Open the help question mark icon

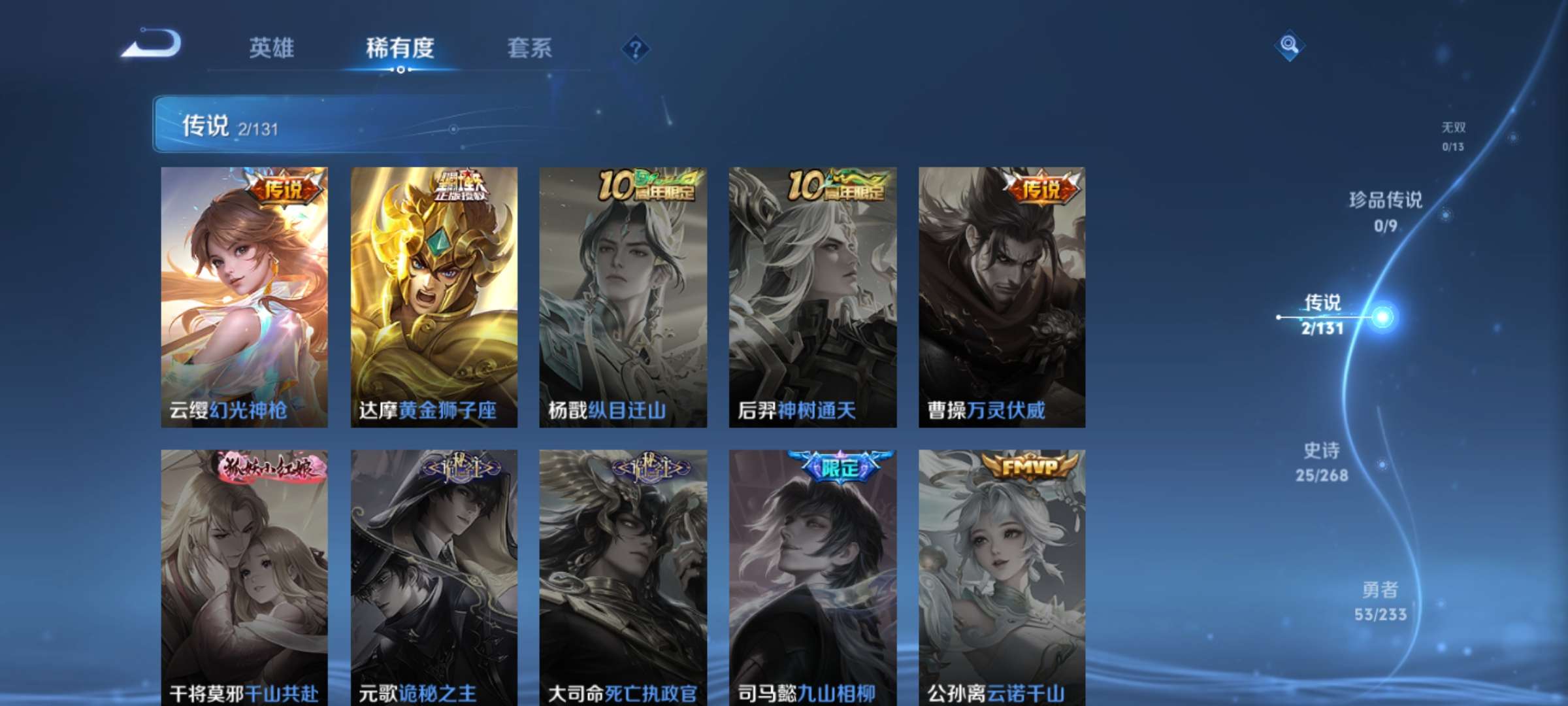click(634, 48)
